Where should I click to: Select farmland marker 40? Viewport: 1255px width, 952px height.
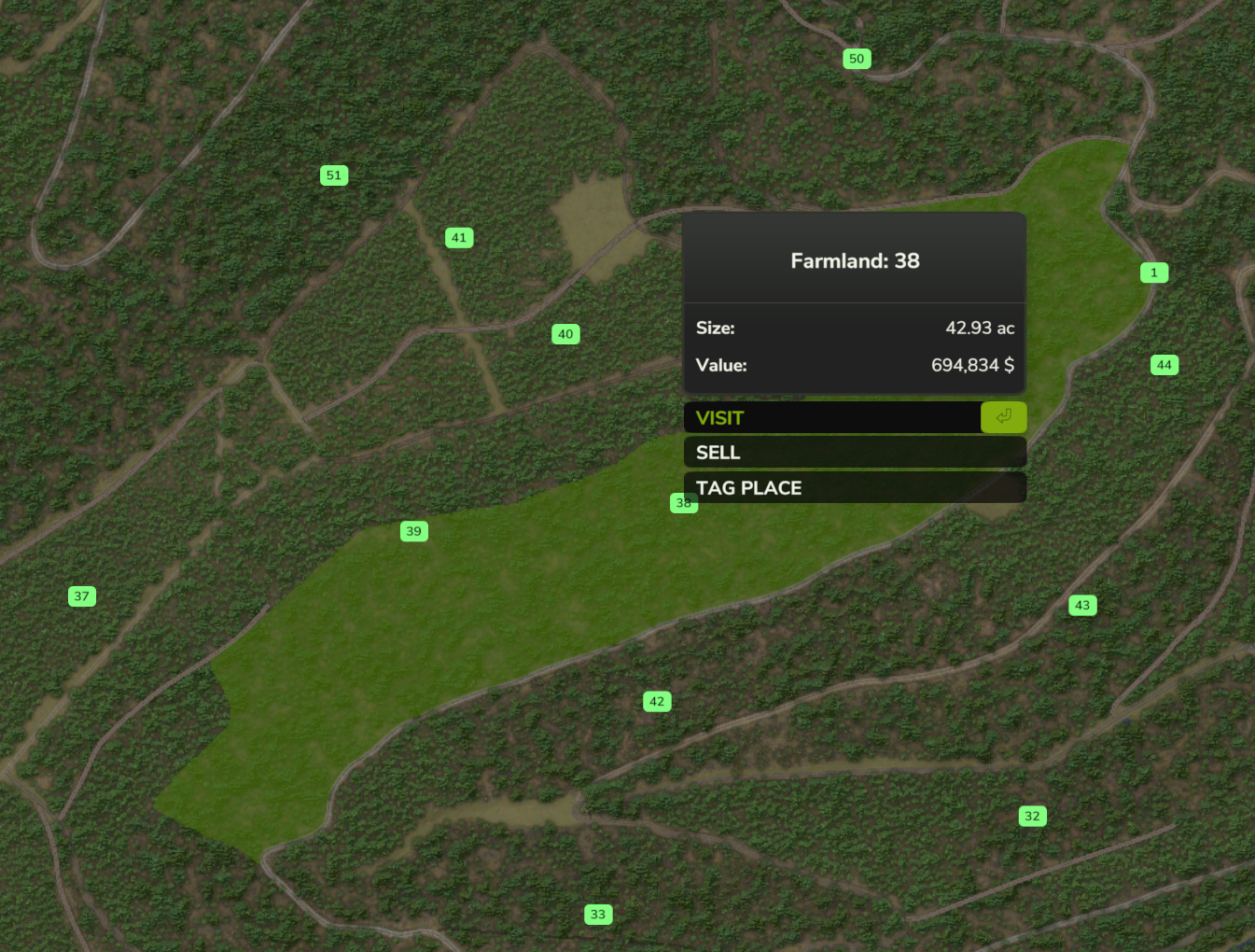pyautogui.click(x=565, y=334)
